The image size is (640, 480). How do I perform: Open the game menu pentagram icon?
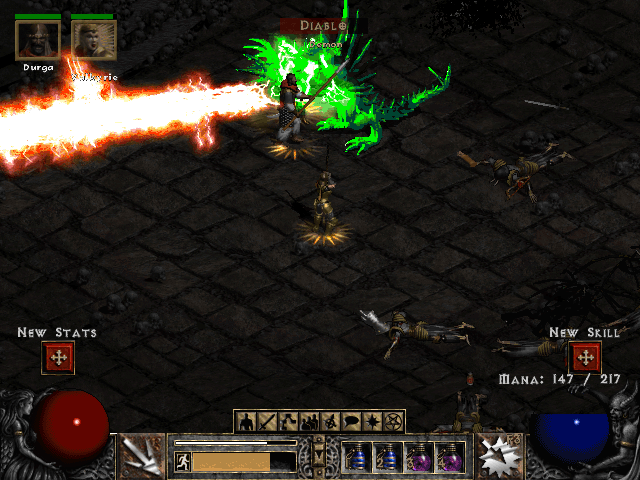pyautogui.click(x=394, y=421)
